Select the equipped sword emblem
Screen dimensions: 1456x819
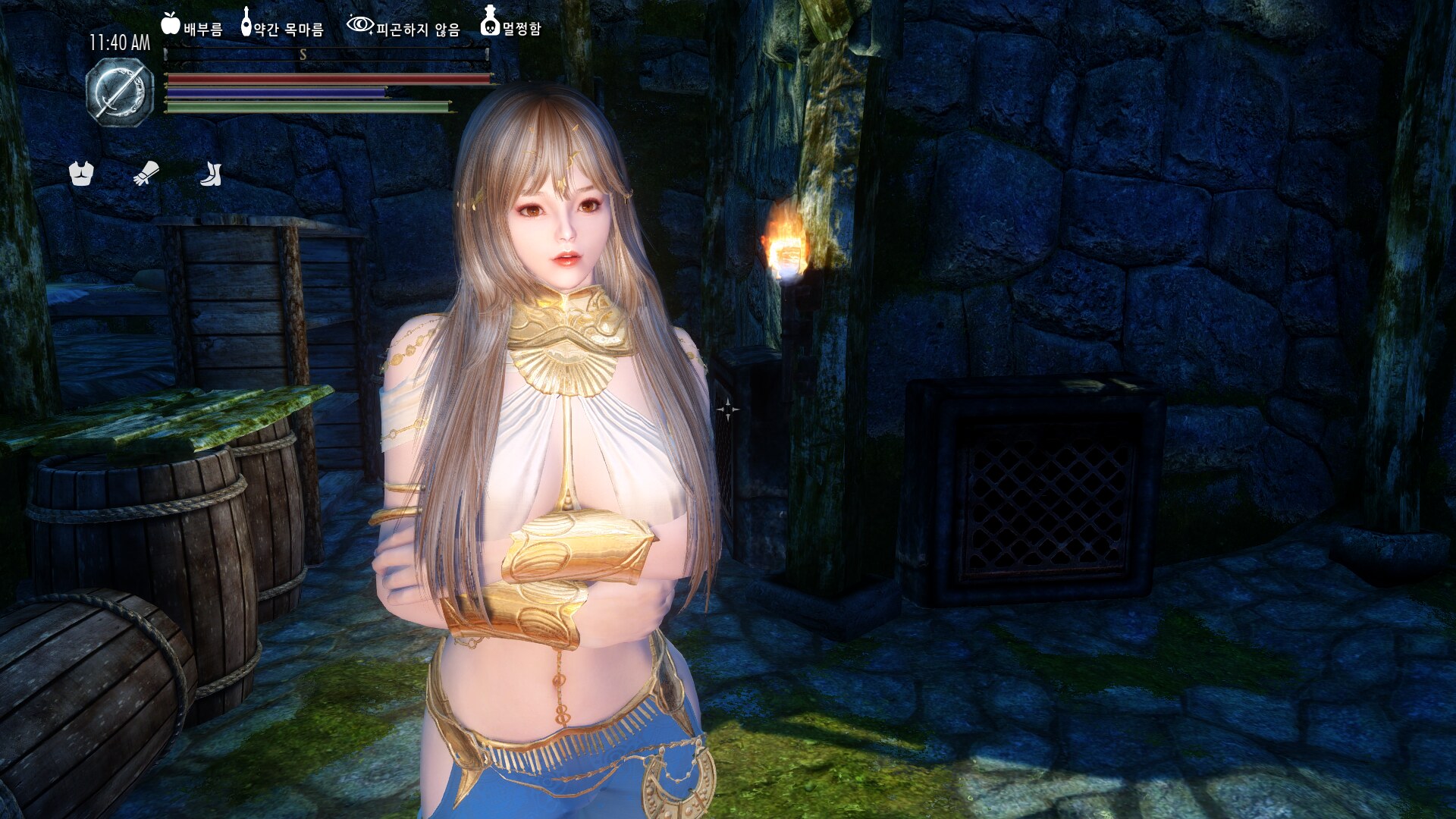click(x=120, y=93)
